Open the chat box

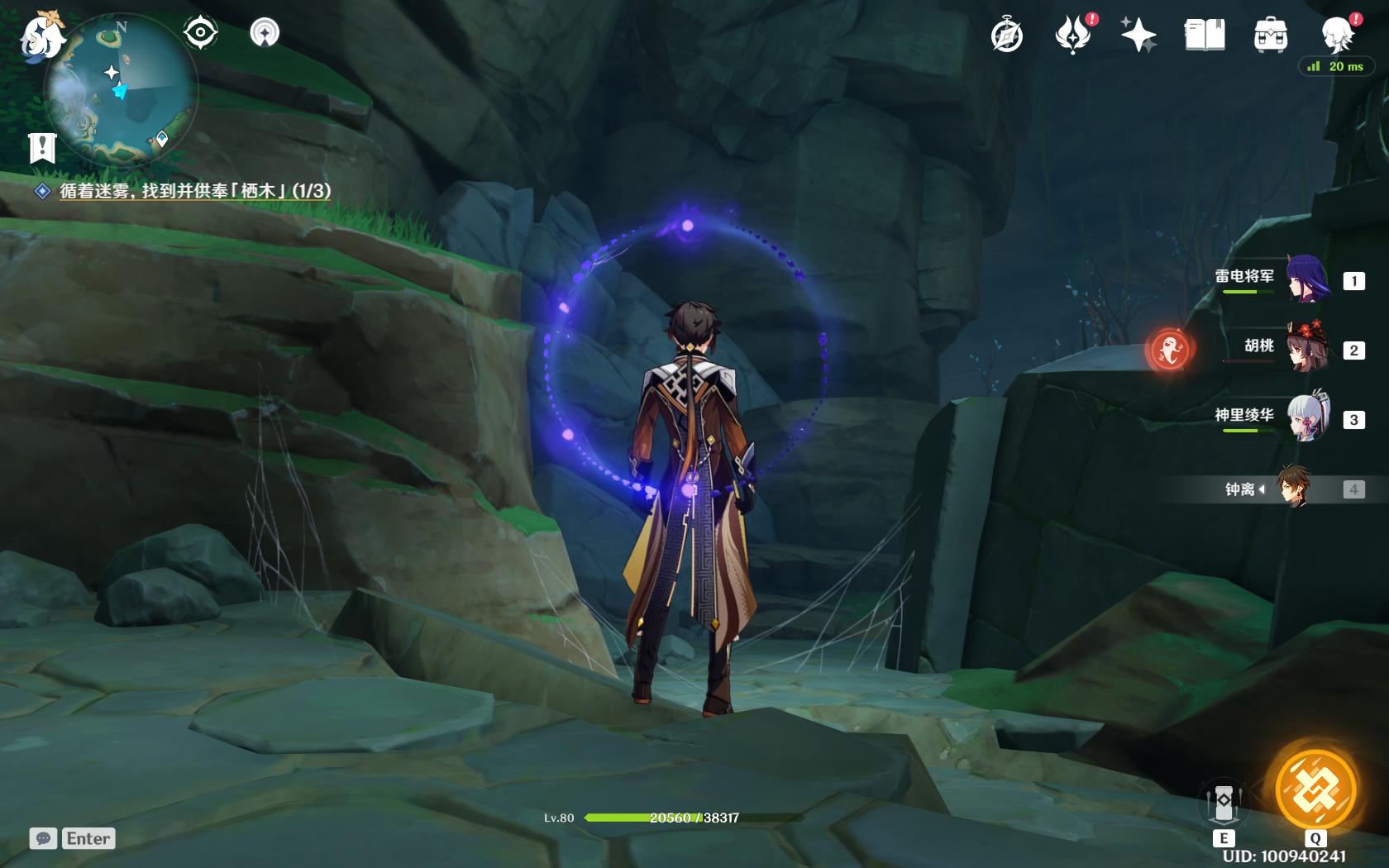[72, 838]
